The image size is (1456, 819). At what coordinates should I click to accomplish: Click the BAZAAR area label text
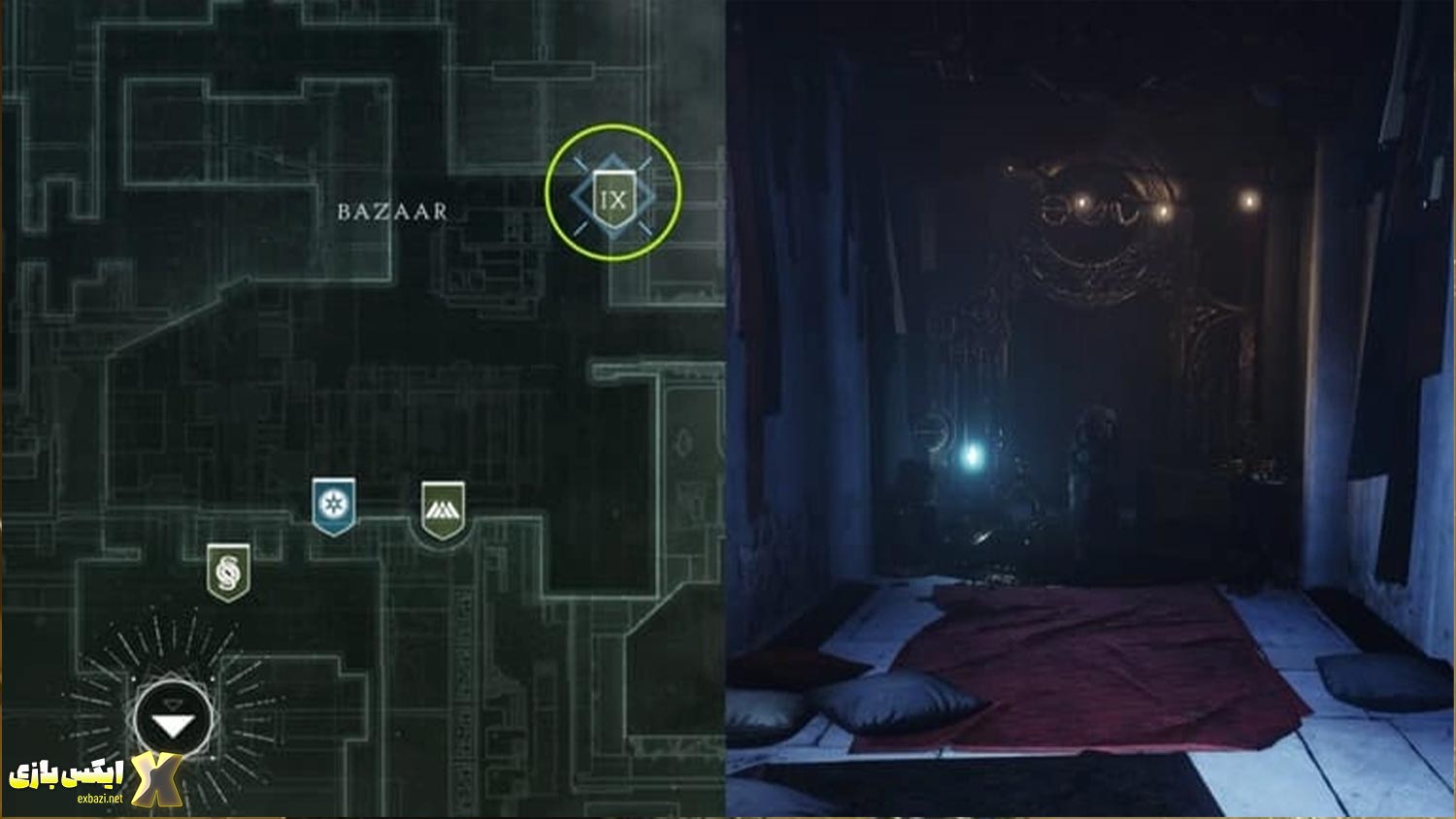391,210
